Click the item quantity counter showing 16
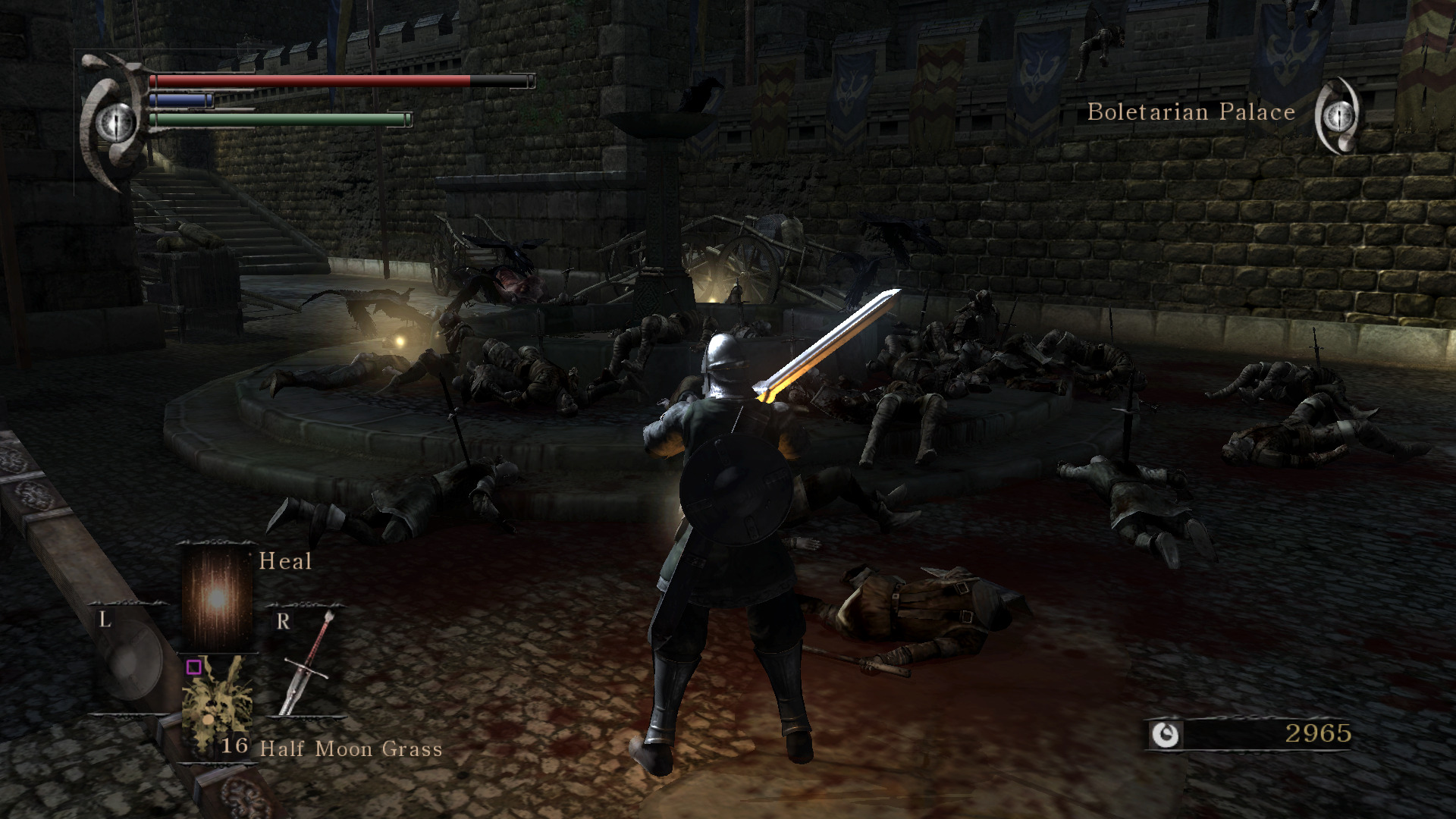 (x=234, y=747)
